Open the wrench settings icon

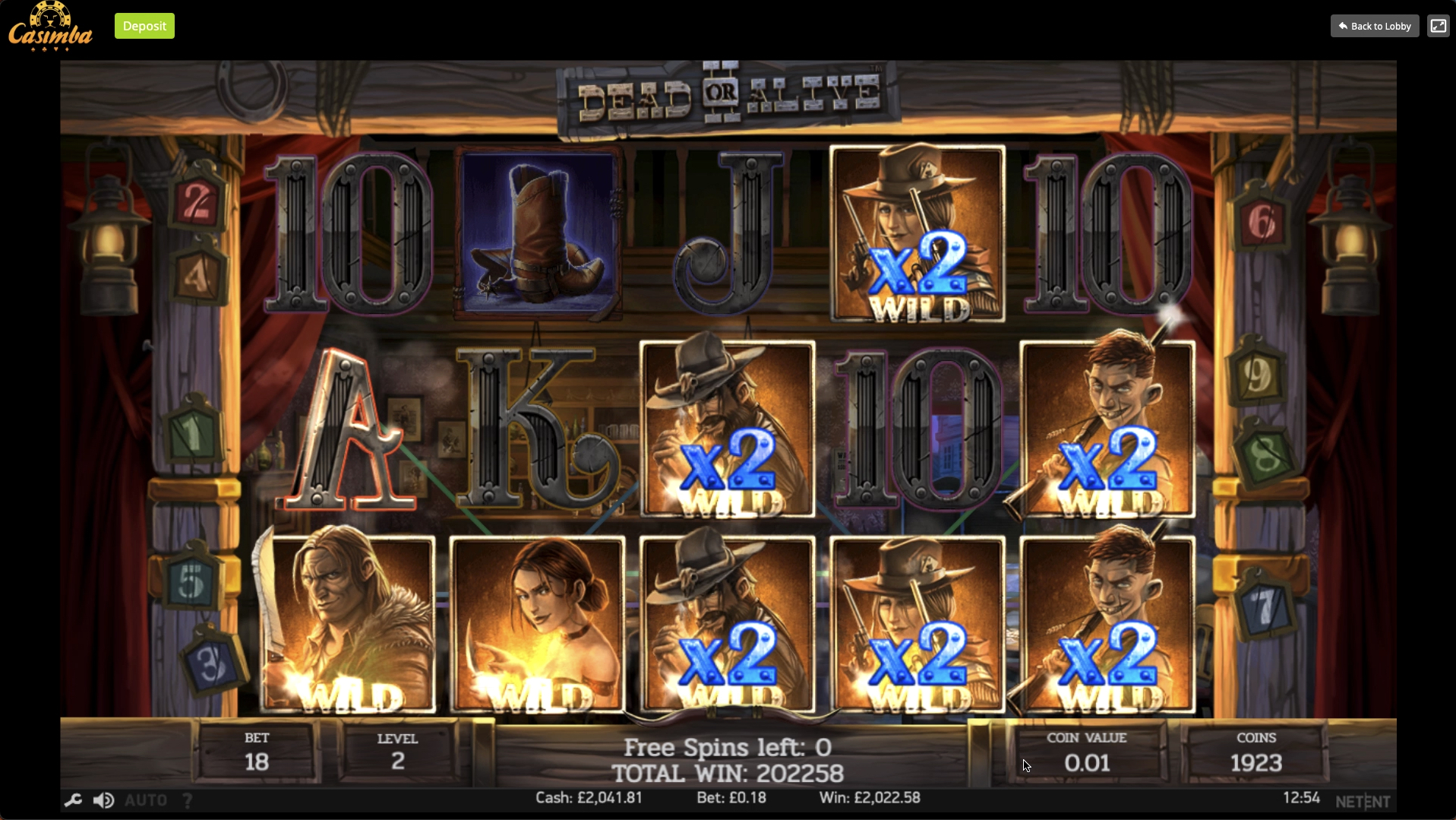[x=73, y=799]
